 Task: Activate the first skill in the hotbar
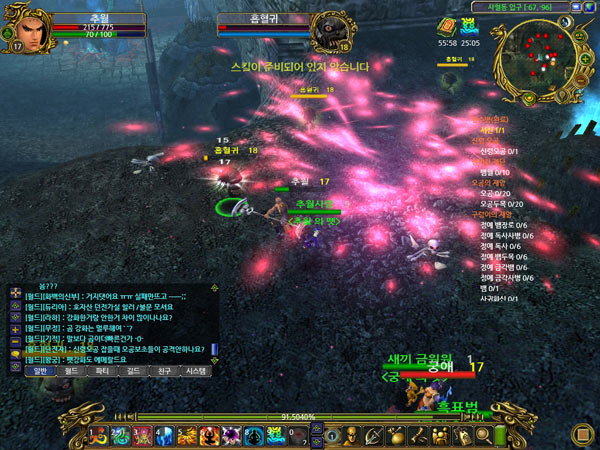[x=100, y=435]
